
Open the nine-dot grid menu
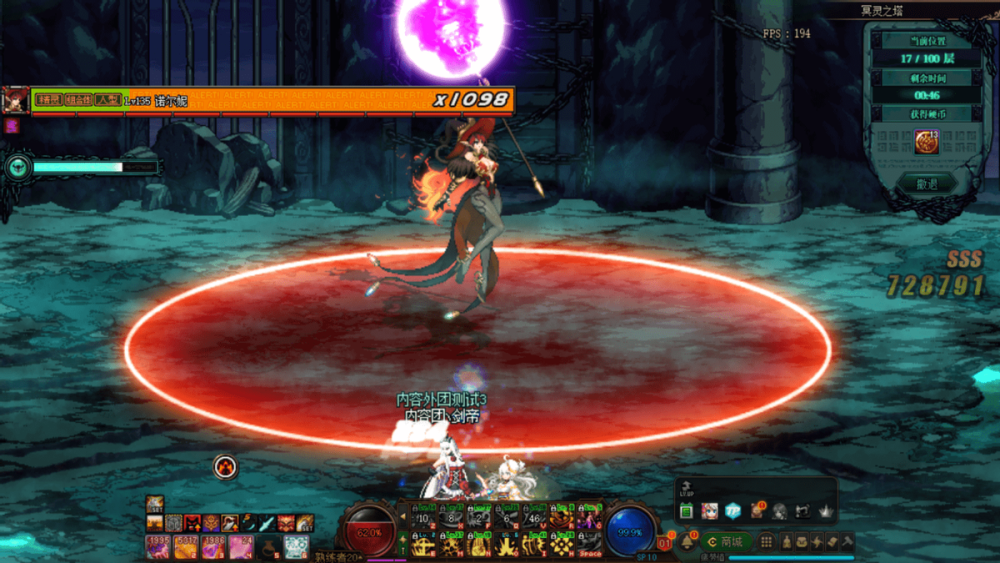pyautogui.click(x=767, y=541)
